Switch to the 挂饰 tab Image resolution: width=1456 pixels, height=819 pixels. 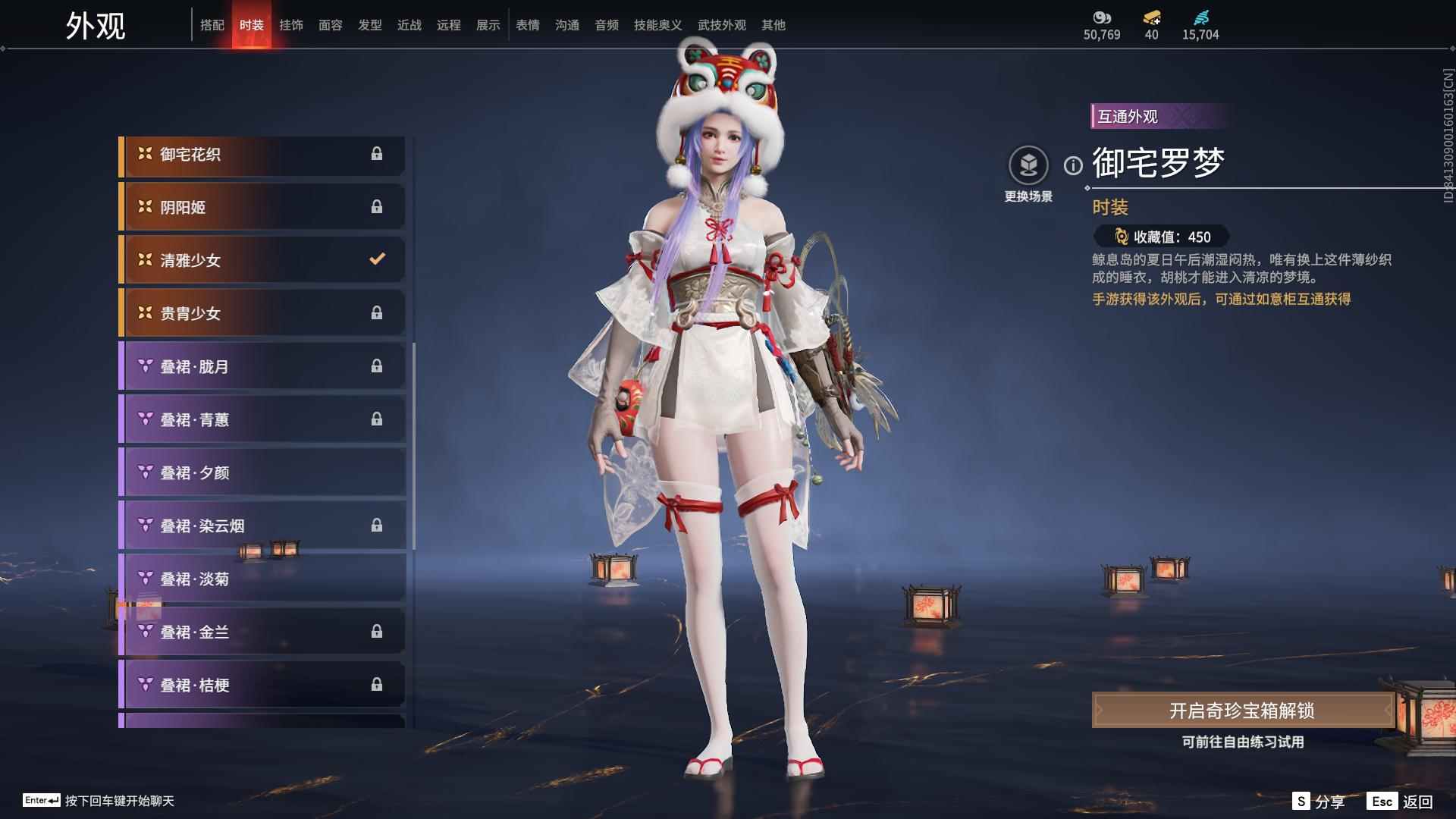291,24
